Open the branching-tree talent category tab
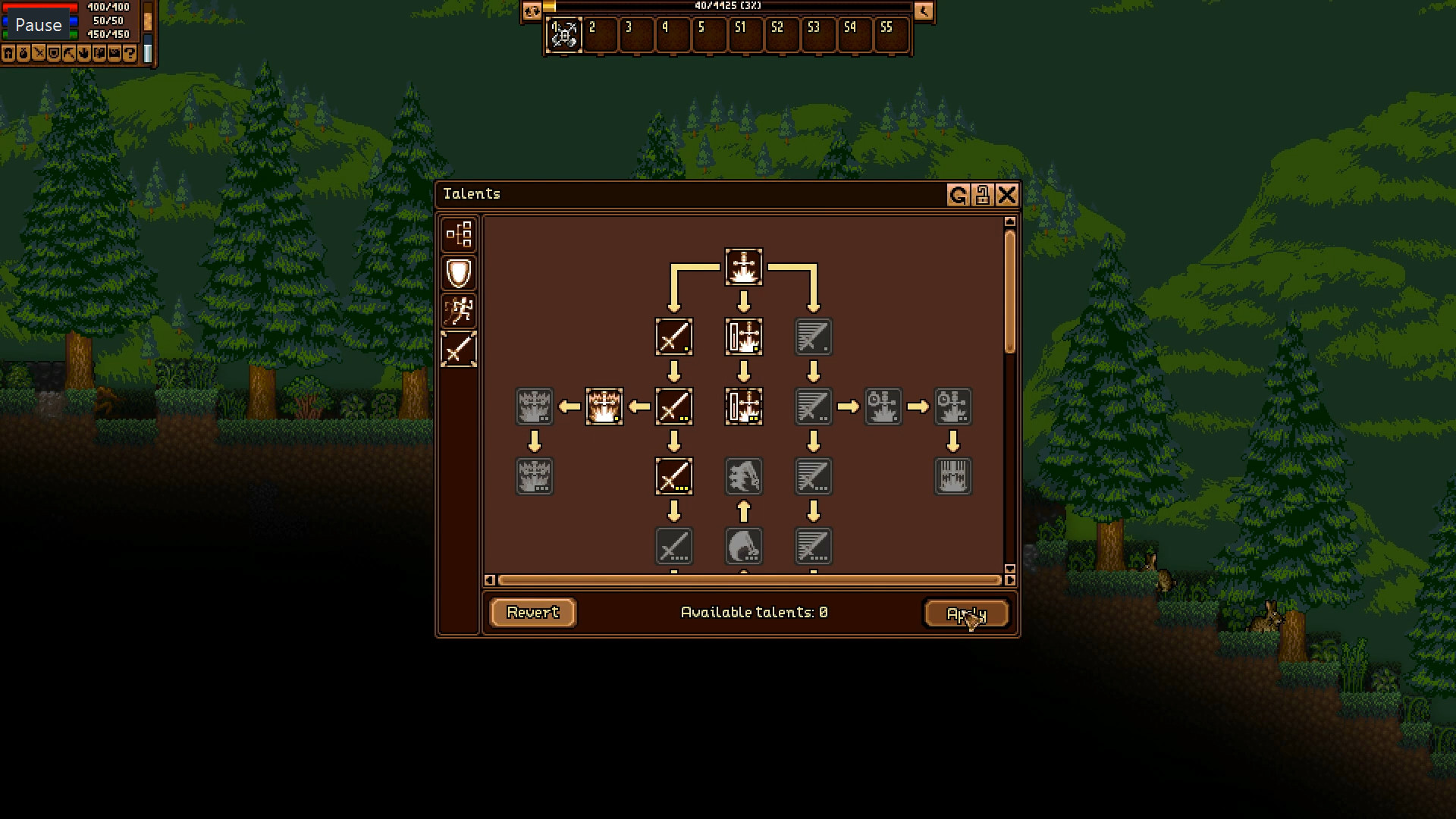1456x819 pixels. [x=459, y=236]
